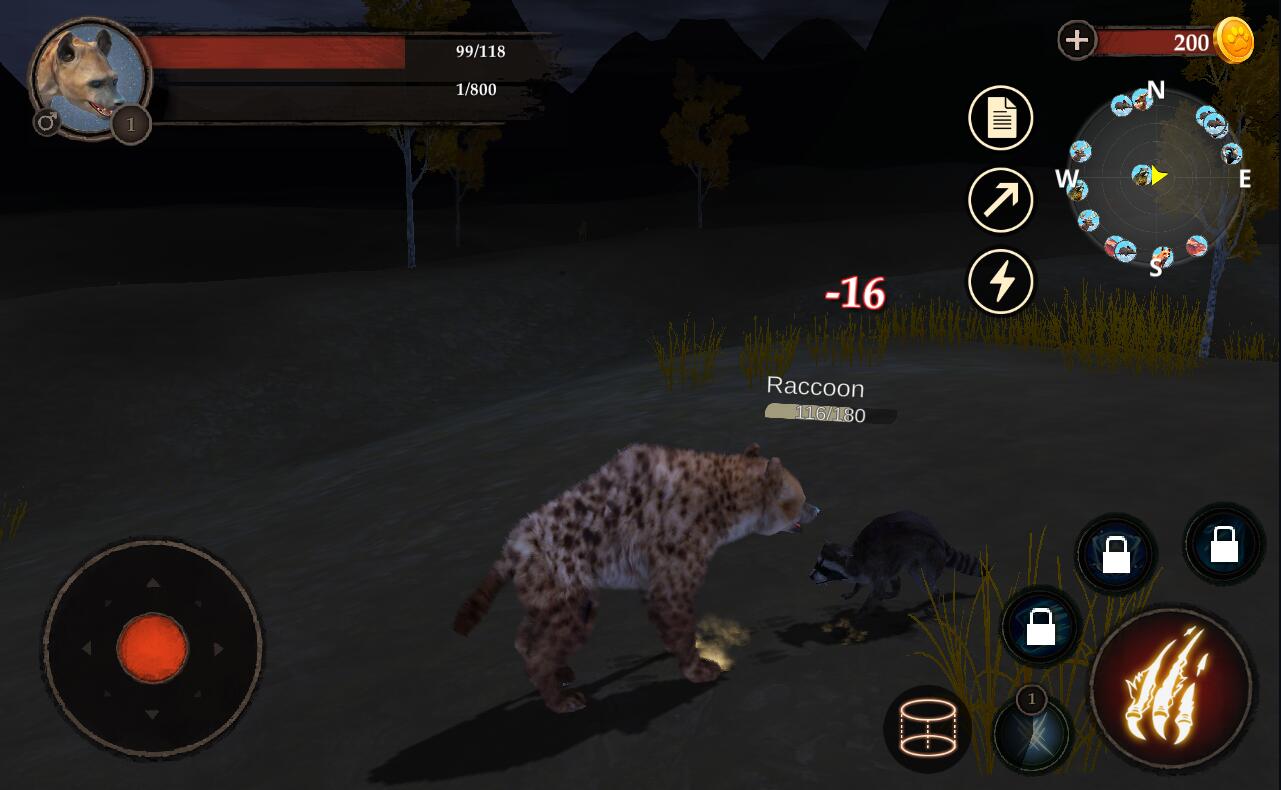The width and height of the screenshot is (1281, 790).
Task: Tap the hyena portrait avatar
Action: pos(88,78)
